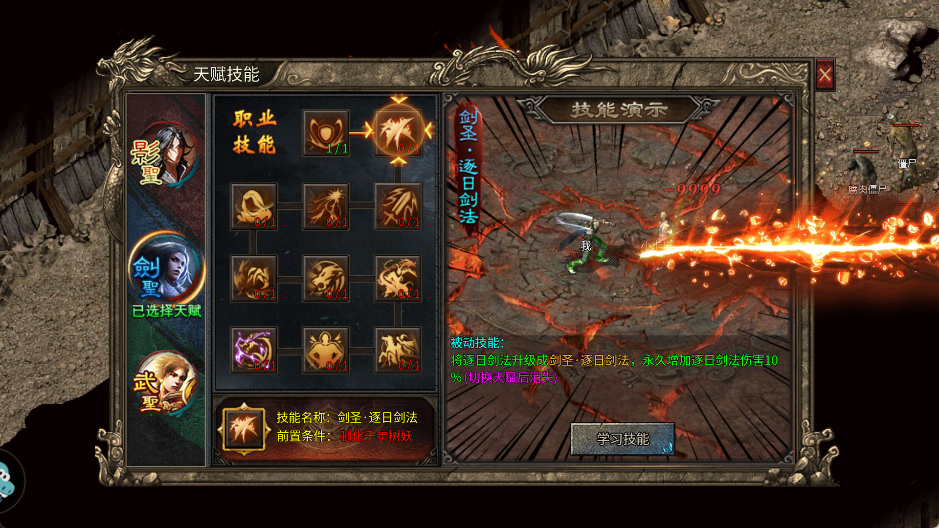Image resolution: width=939 pixels, height=528 pixels.
Task: Close the 天赋技能 talent window
Action: (825, 74)
